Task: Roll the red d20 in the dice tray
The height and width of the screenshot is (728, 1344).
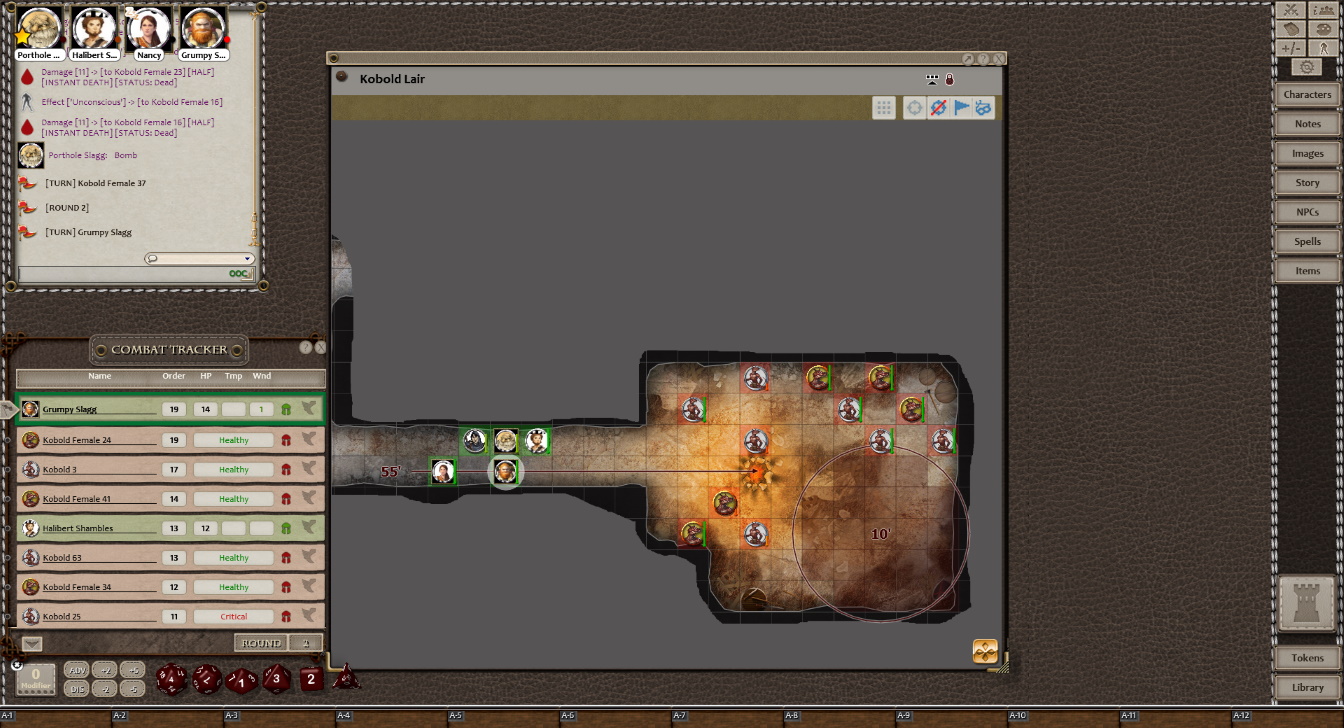Action: pos(173,680)
